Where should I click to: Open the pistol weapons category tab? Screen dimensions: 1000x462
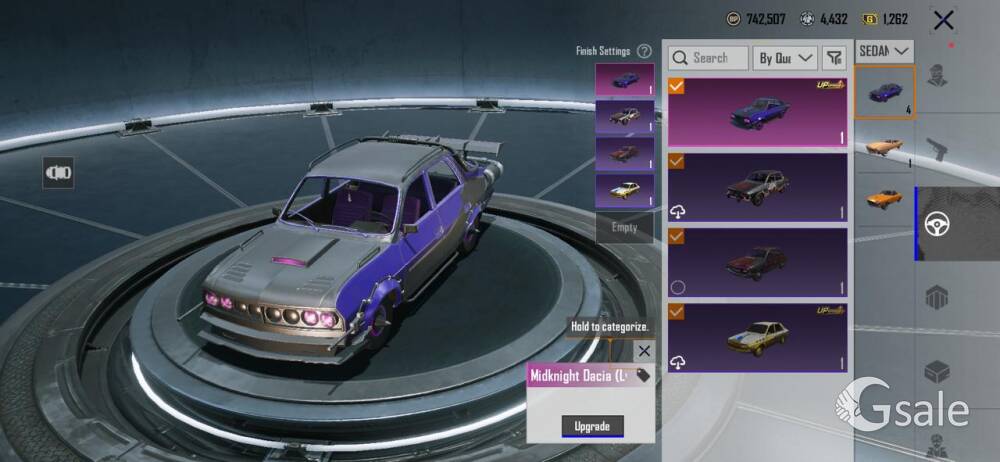click(x=938, y=150)
